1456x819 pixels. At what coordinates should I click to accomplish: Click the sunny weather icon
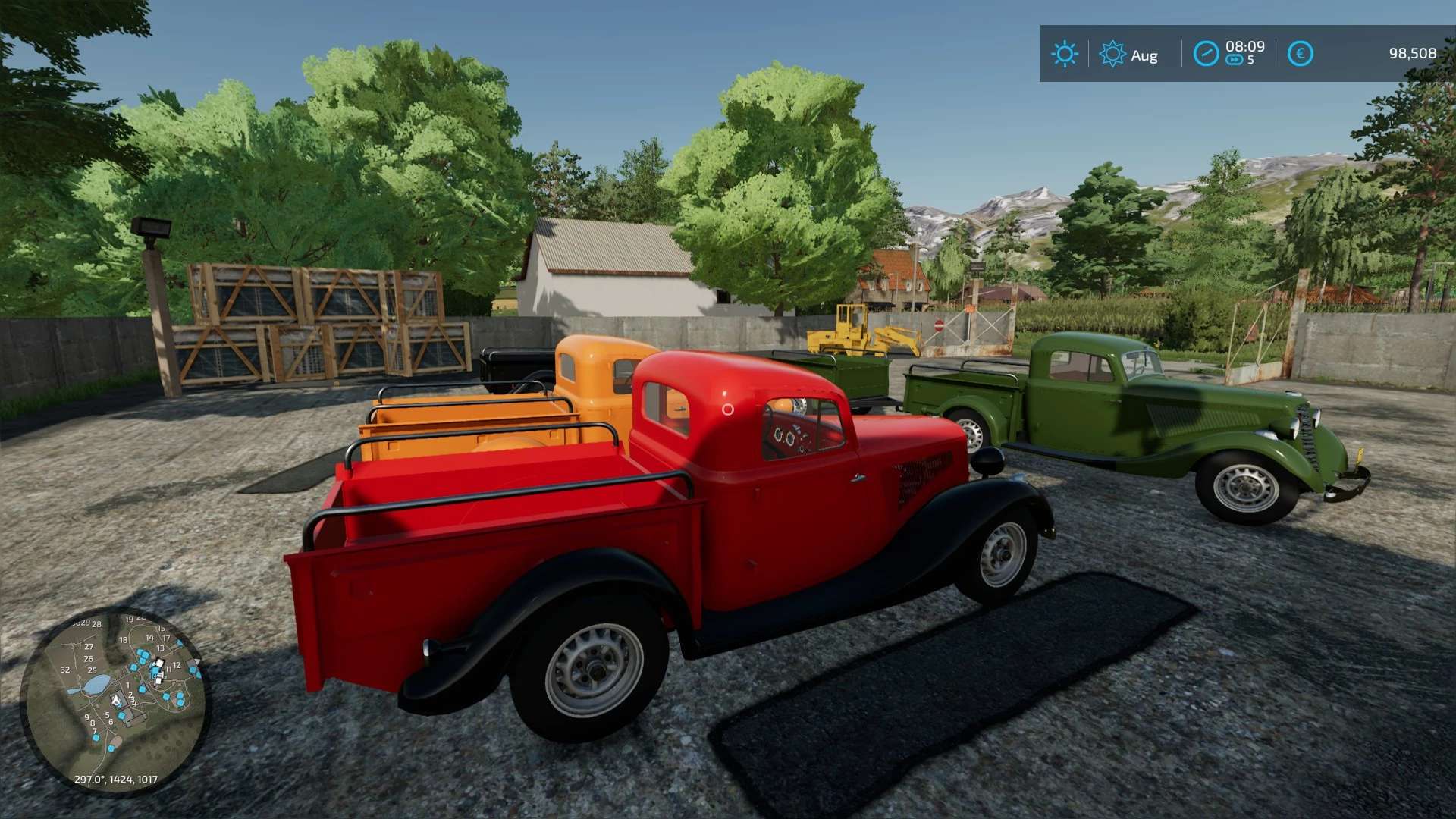[1064, 54]
